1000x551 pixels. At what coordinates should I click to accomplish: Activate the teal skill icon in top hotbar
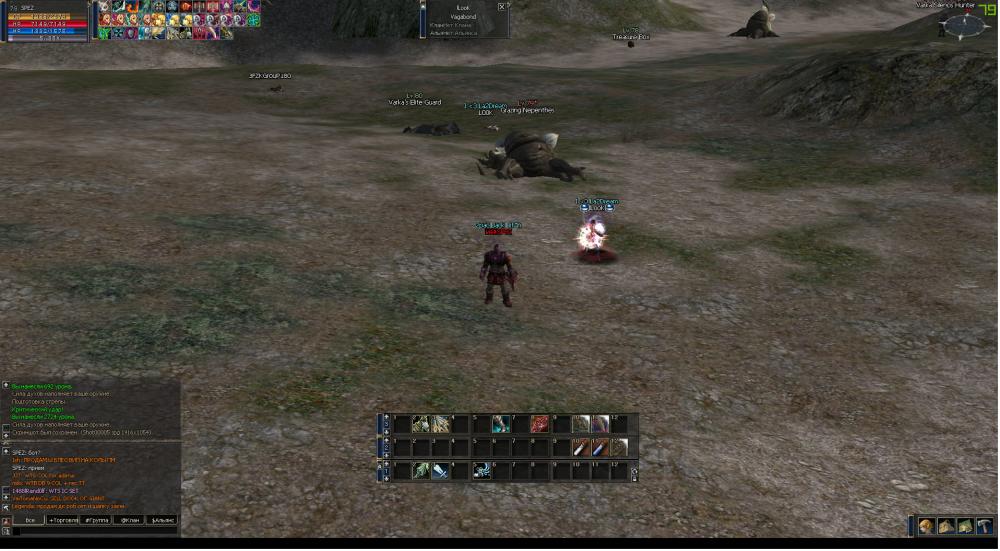pos(500,424)
